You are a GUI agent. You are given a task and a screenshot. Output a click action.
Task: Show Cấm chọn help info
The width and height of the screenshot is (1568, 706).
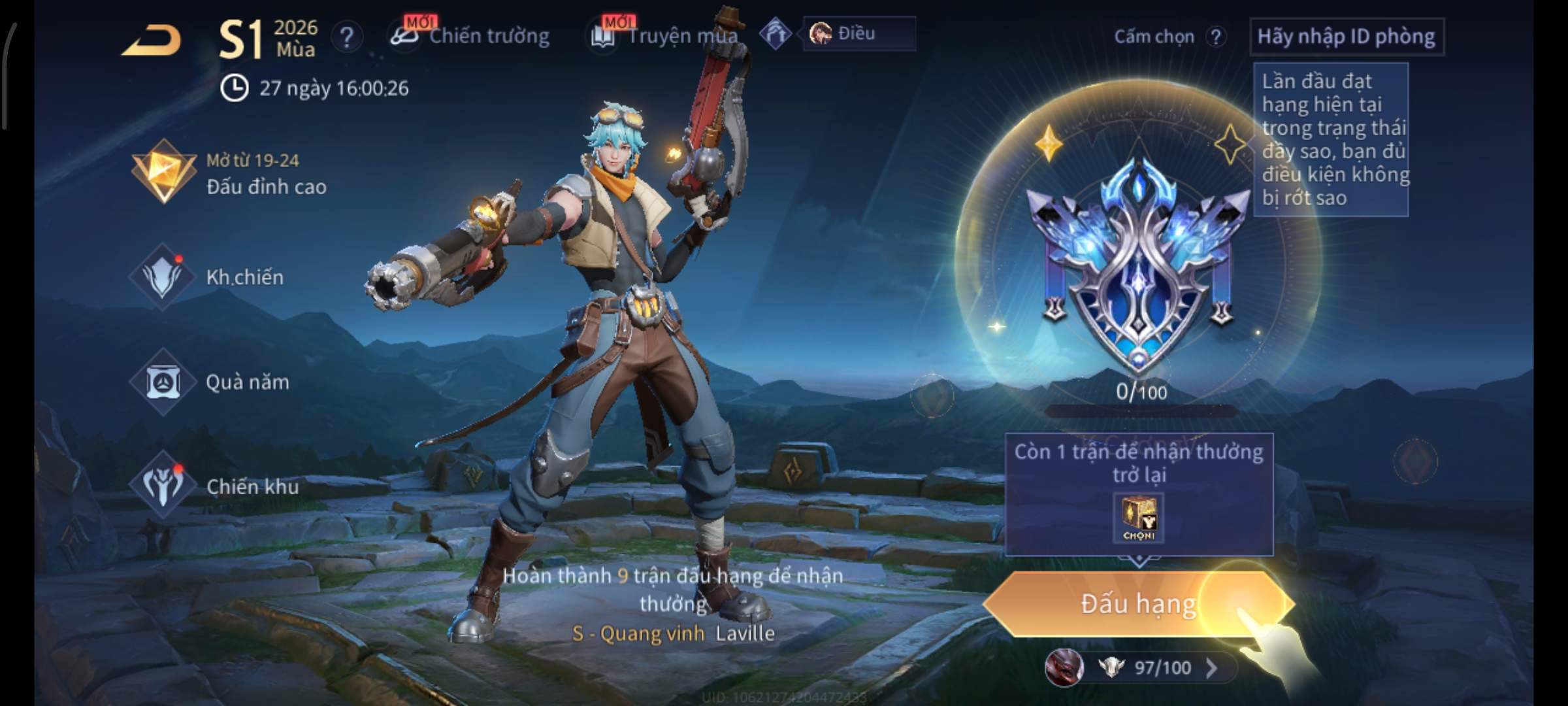tap(1216, 37)
